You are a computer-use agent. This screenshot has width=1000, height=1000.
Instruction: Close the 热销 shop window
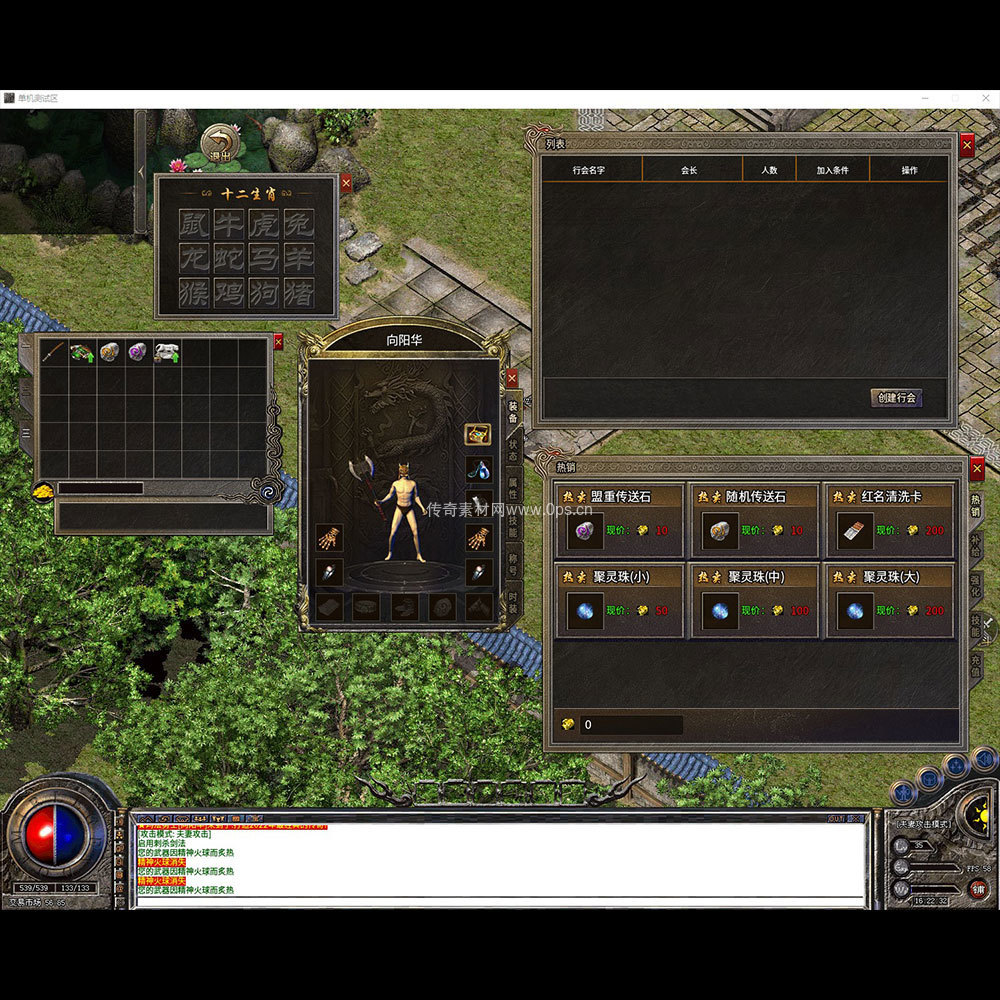[x=977, y=468]
